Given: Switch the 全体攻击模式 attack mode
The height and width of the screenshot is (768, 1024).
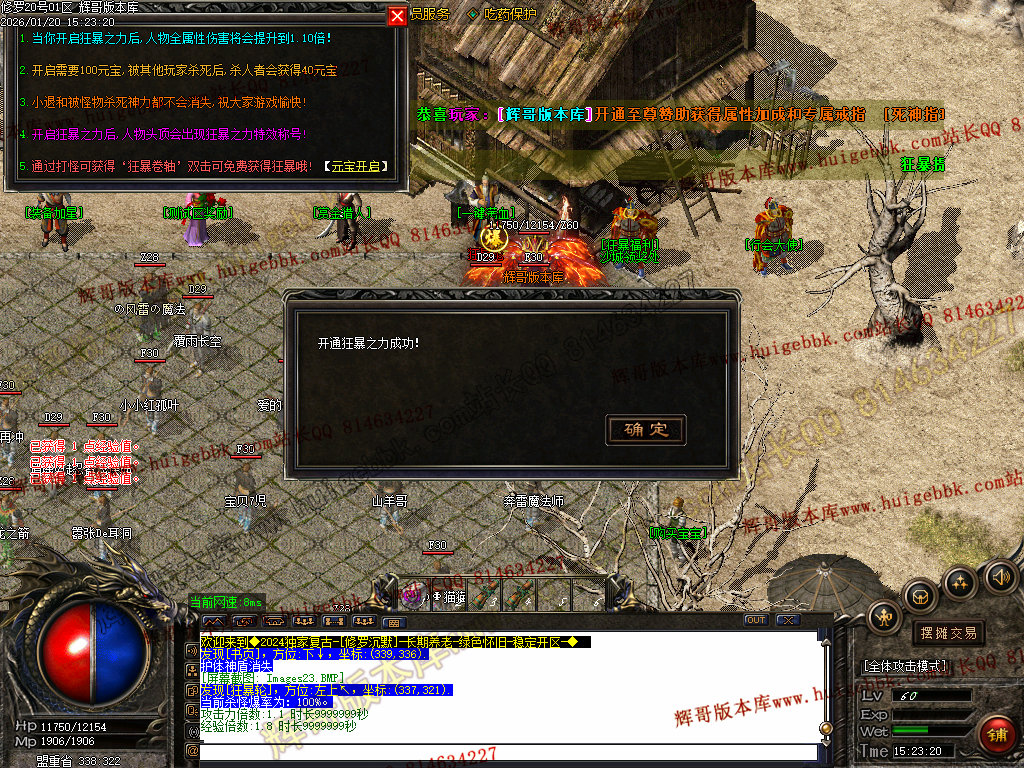Looking at the screenshot, I should click(905, 665).
